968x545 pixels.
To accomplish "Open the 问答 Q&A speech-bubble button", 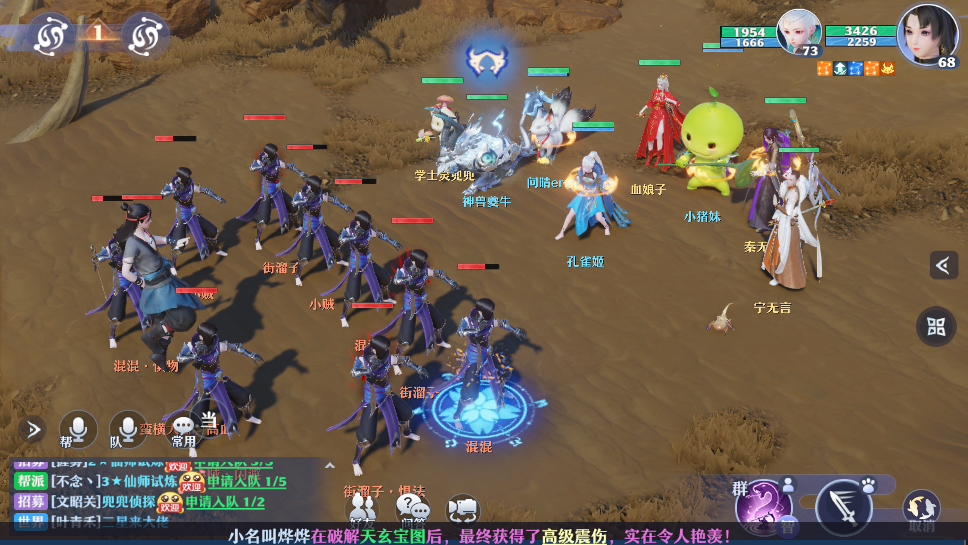I will (413, 511).
